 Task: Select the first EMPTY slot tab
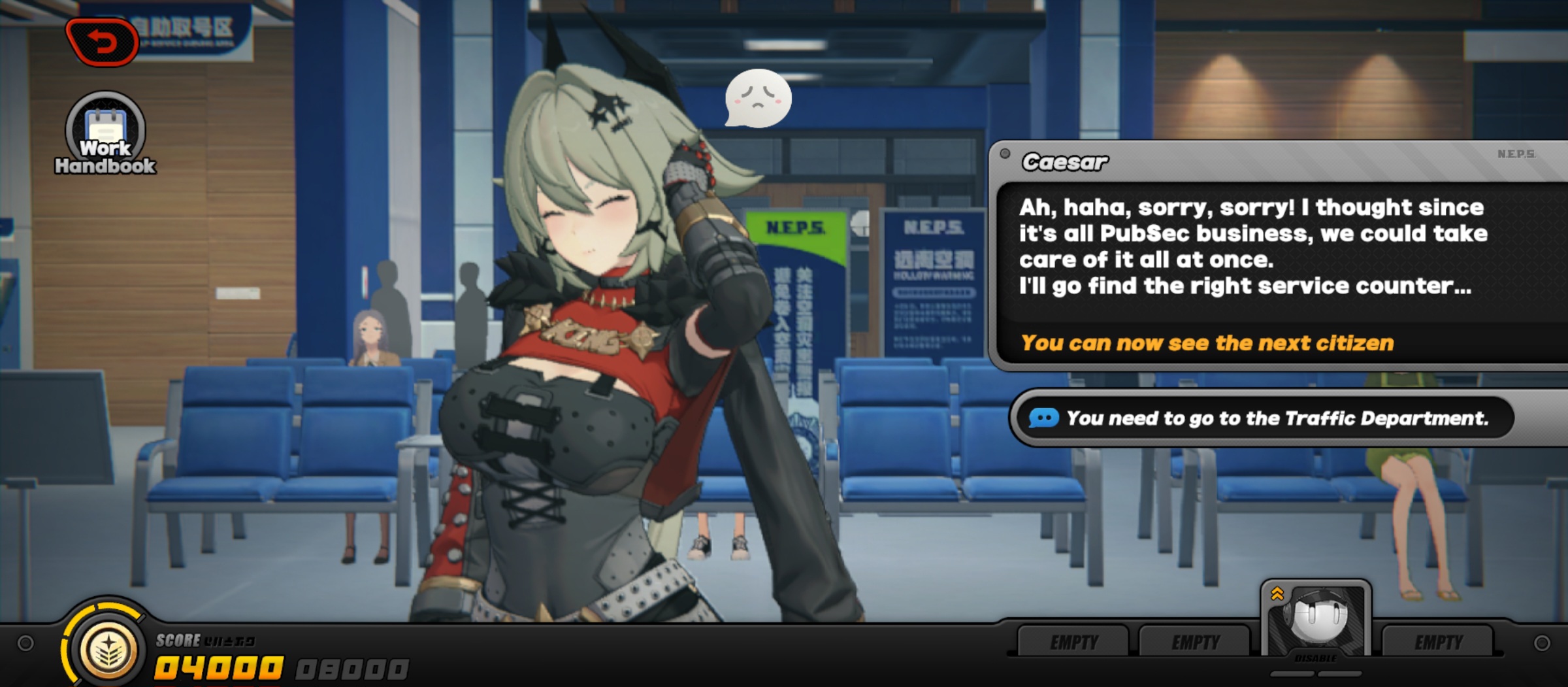[x=1075, y=642]
